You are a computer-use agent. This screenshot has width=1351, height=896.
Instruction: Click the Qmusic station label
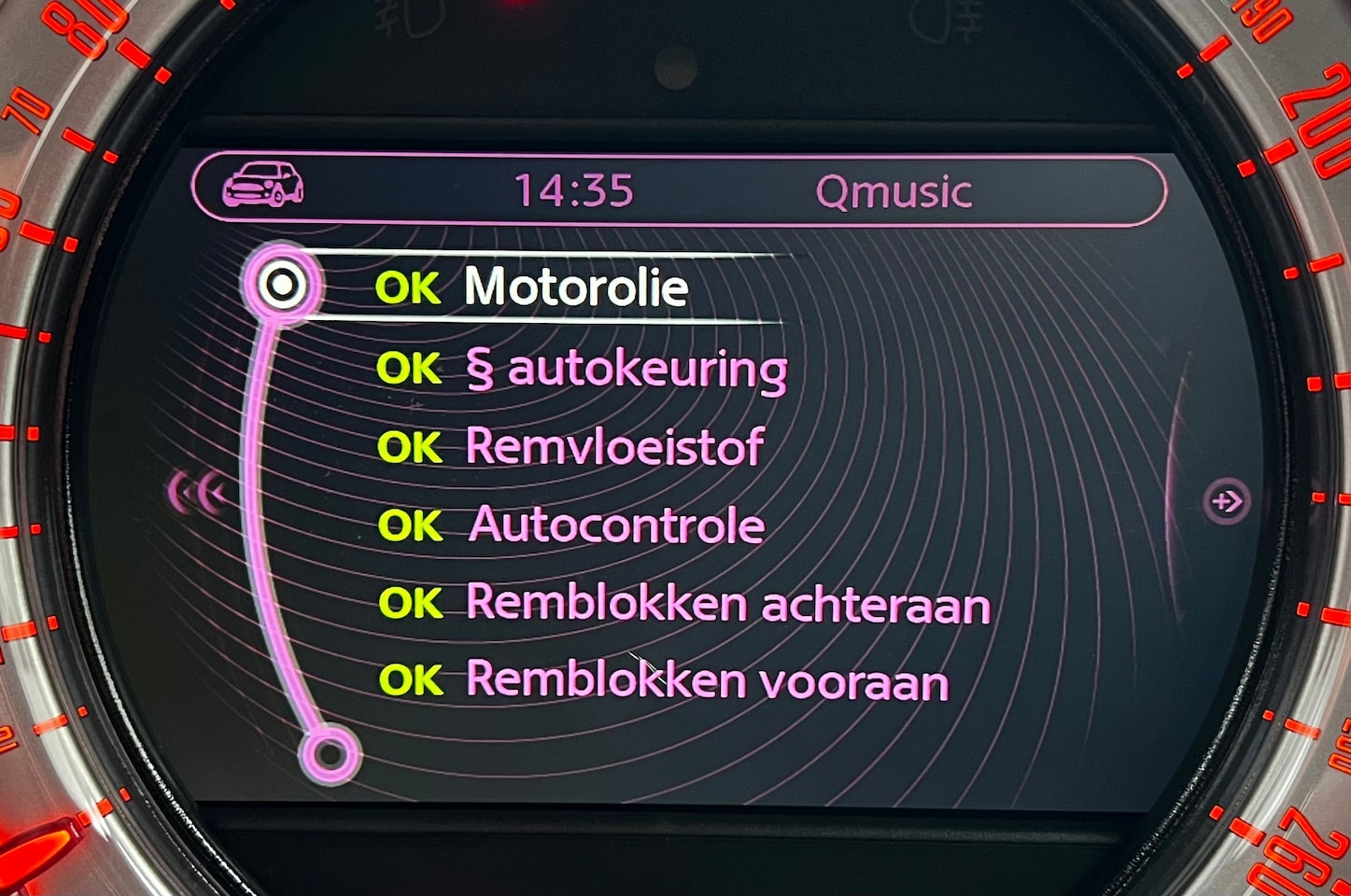coord(894,191)
